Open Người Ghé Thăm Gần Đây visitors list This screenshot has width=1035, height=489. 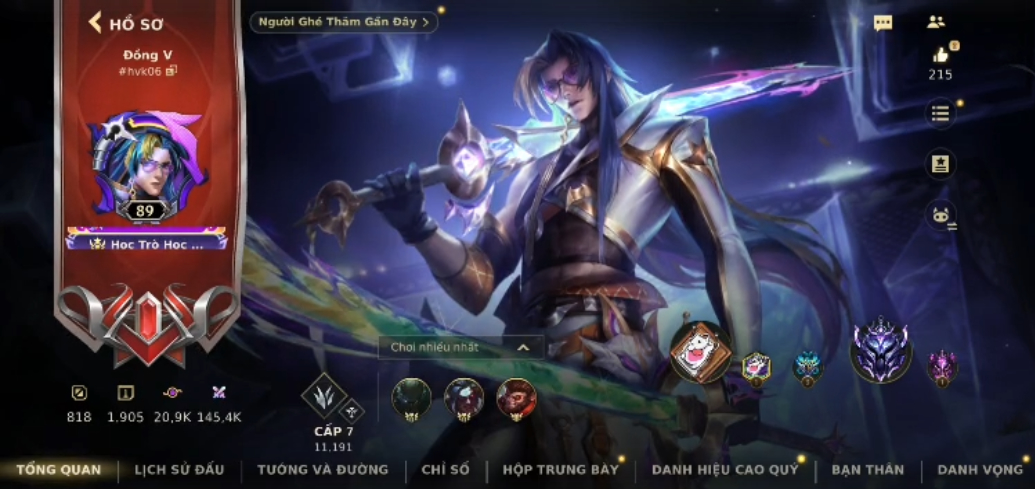(x=344, y=22)
